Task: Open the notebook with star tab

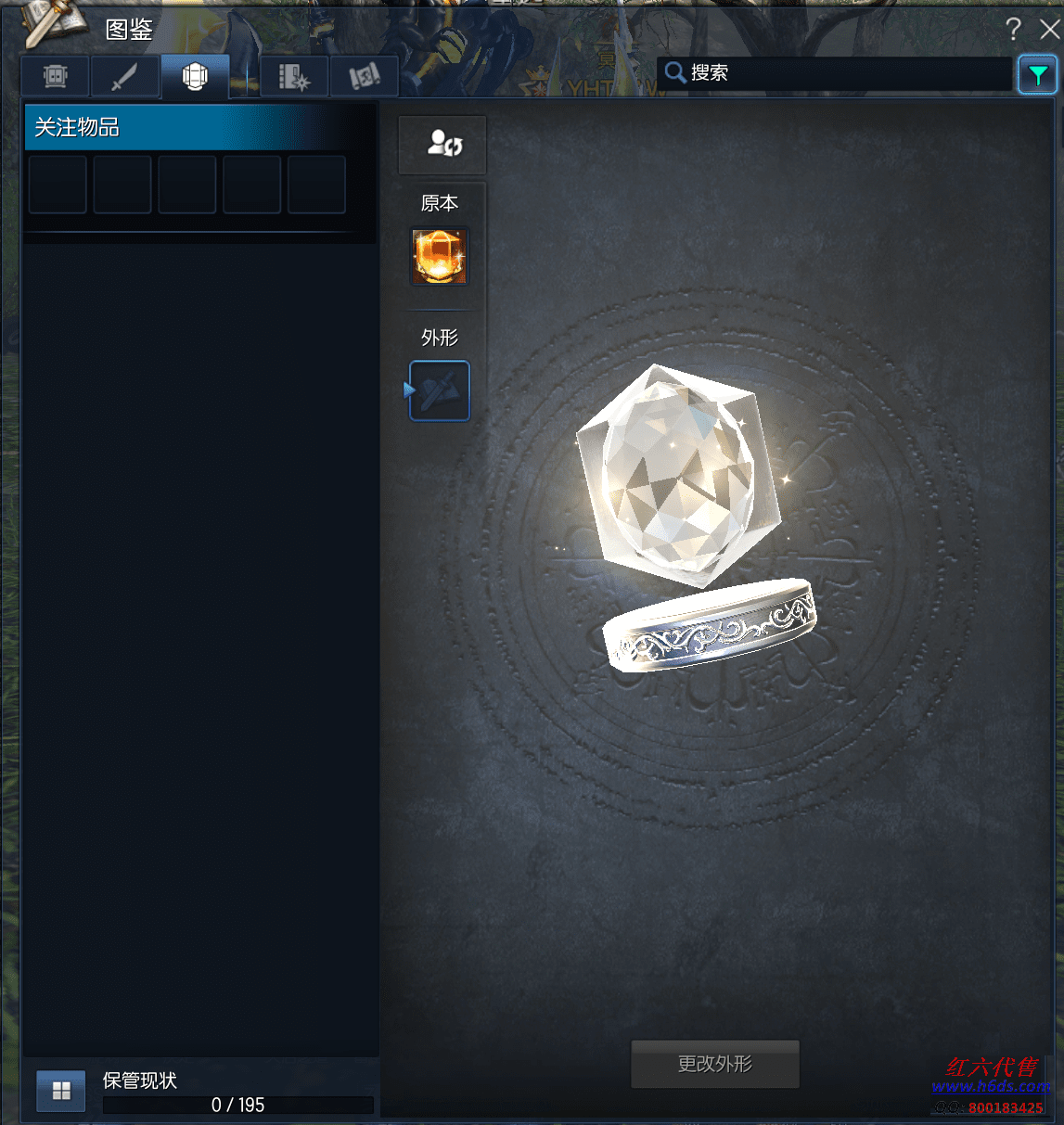Action: (294, 77)
